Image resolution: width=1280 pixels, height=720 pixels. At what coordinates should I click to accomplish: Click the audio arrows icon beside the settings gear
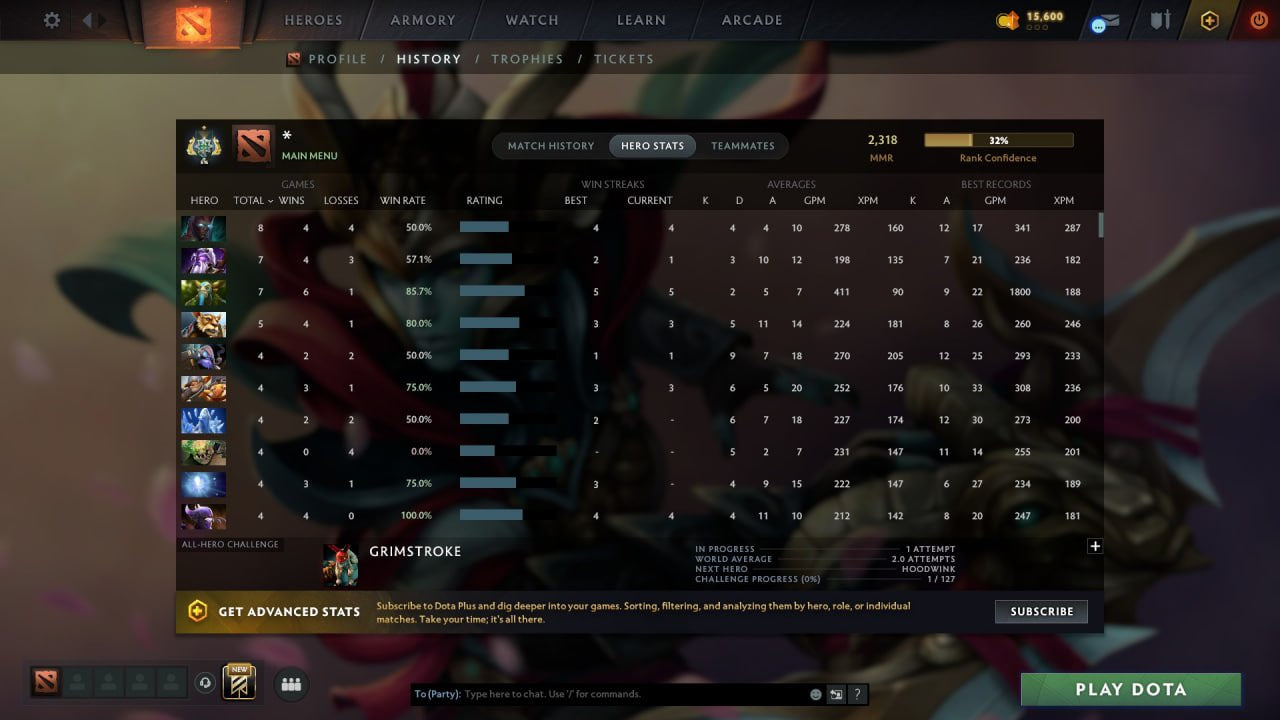click(x=93, y=19)
